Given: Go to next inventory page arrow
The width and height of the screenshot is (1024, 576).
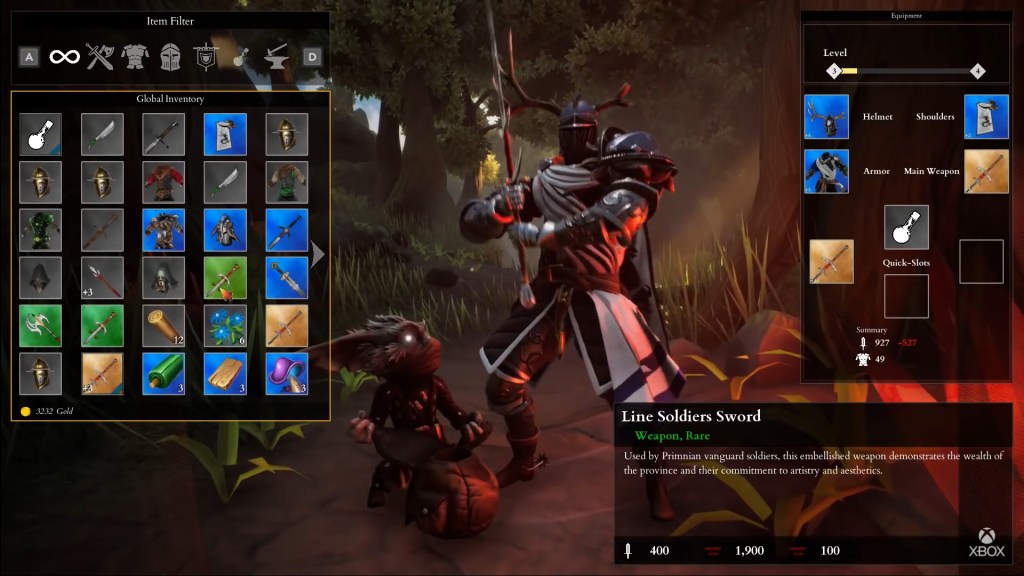Looking at the screenshot, I should pos(318,255).
